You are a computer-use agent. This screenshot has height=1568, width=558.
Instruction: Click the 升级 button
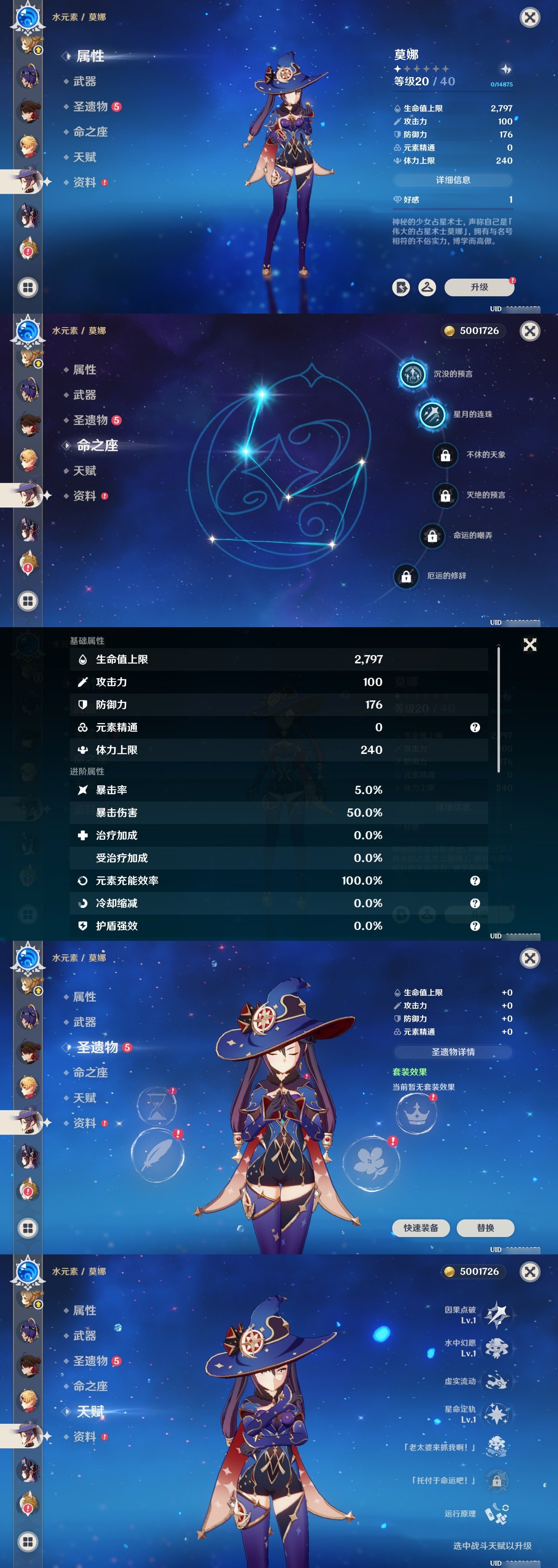(480, 287)
